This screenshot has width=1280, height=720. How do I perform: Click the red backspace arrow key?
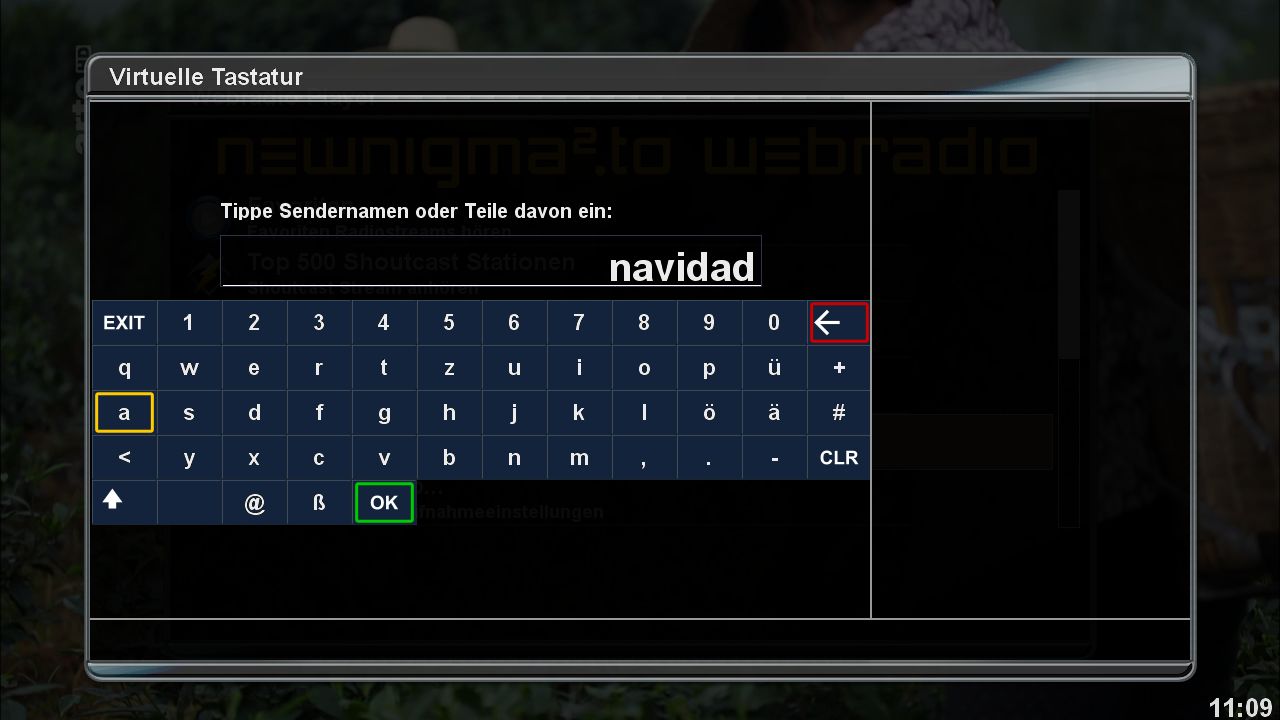click(838, 322)
